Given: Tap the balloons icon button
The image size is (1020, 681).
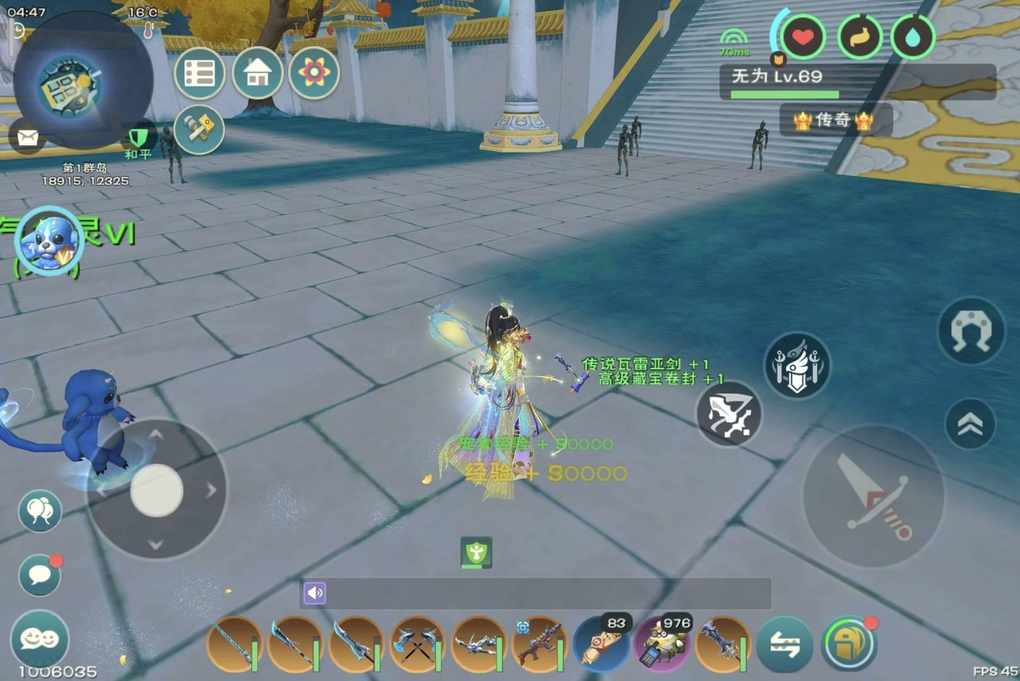Looking at the screenshot, I should pyautogui.click(x=39, y=511).
